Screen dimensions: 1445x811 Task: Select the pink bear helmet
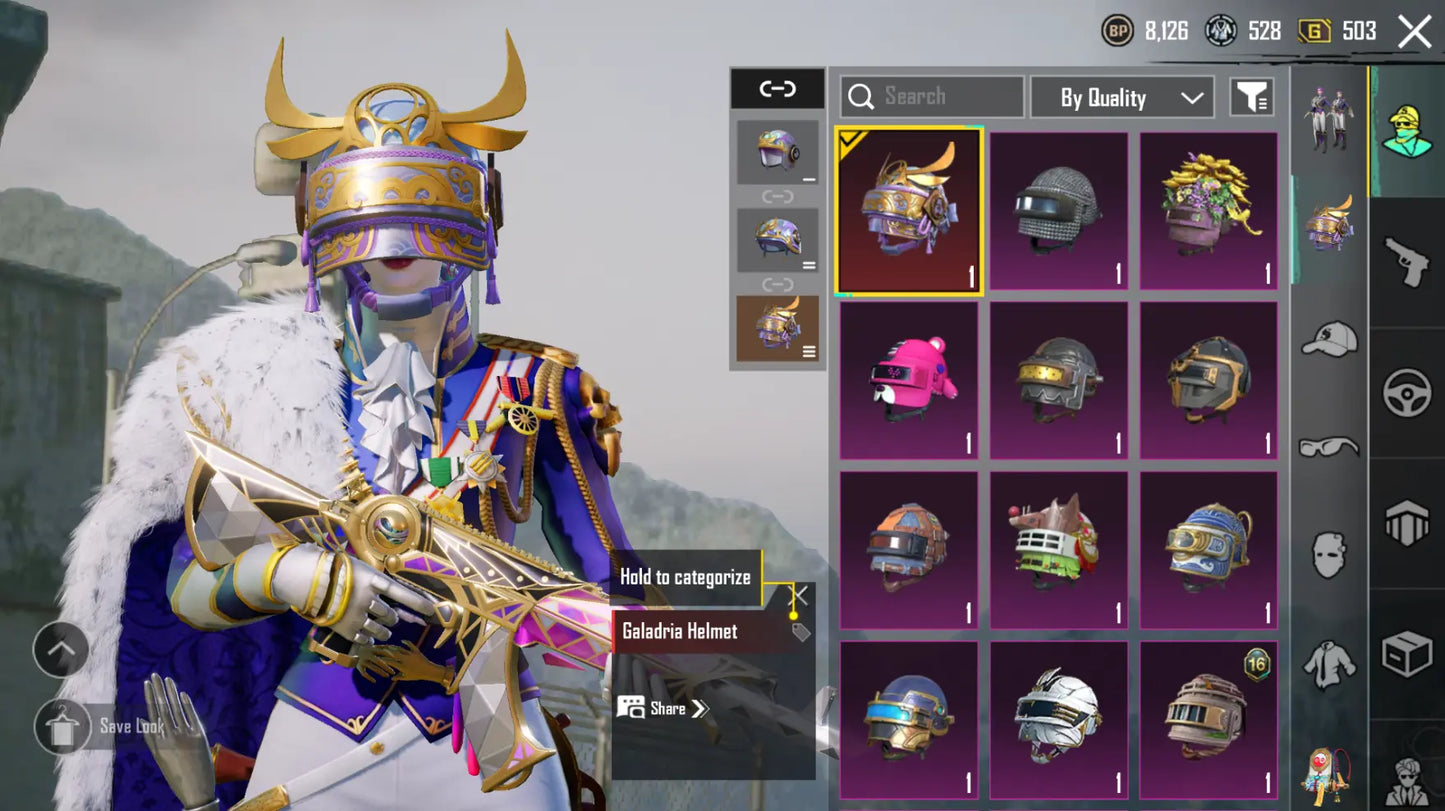coord(909,381)
